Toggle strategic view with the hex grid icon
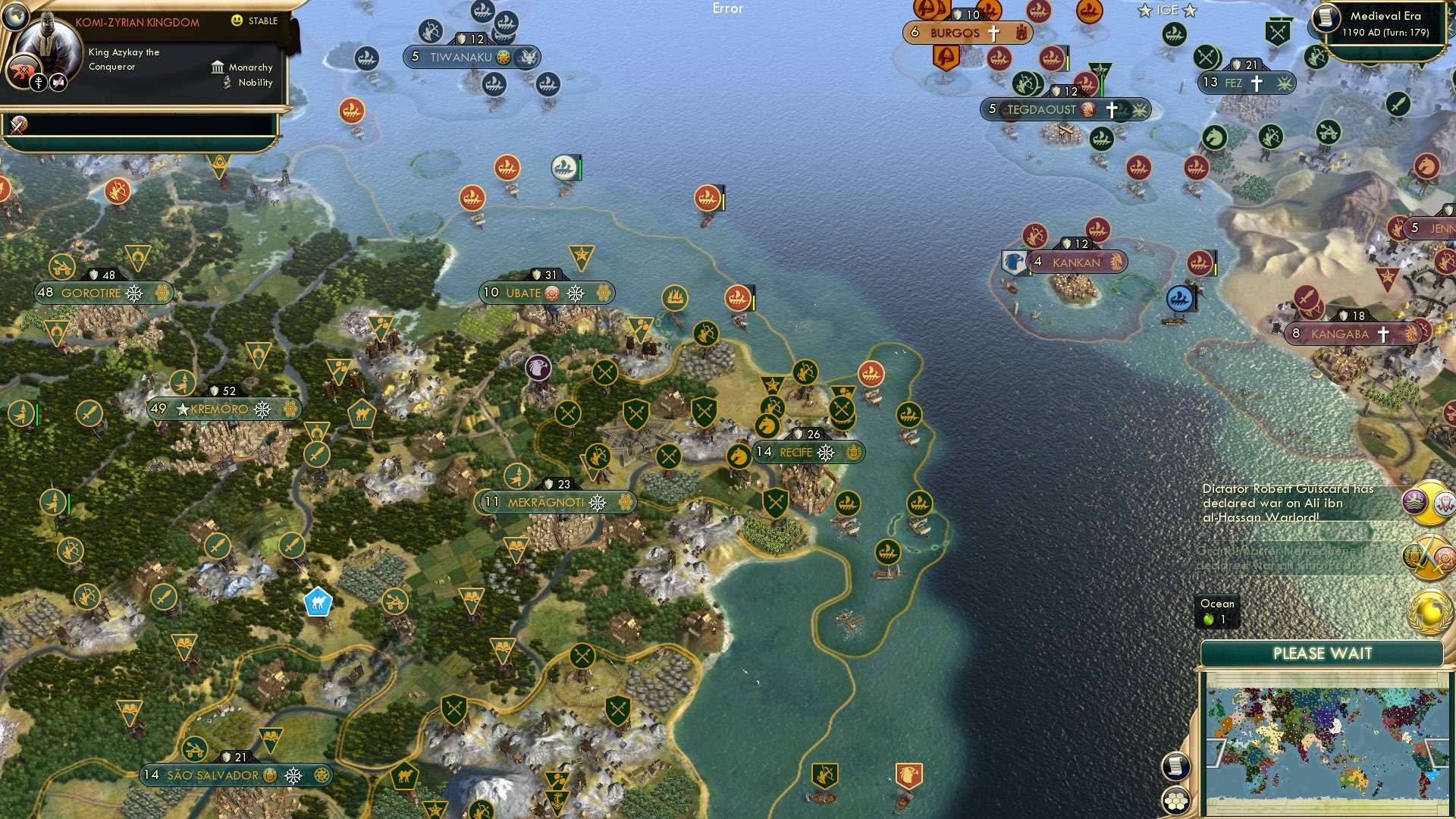This screenshot has width=1456, height=819. (x=1175, y=802)
